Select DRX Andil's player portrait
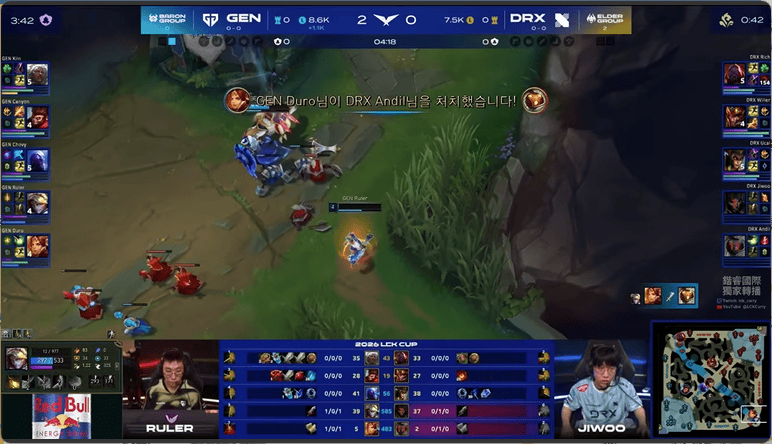 (x=735, y=246)
